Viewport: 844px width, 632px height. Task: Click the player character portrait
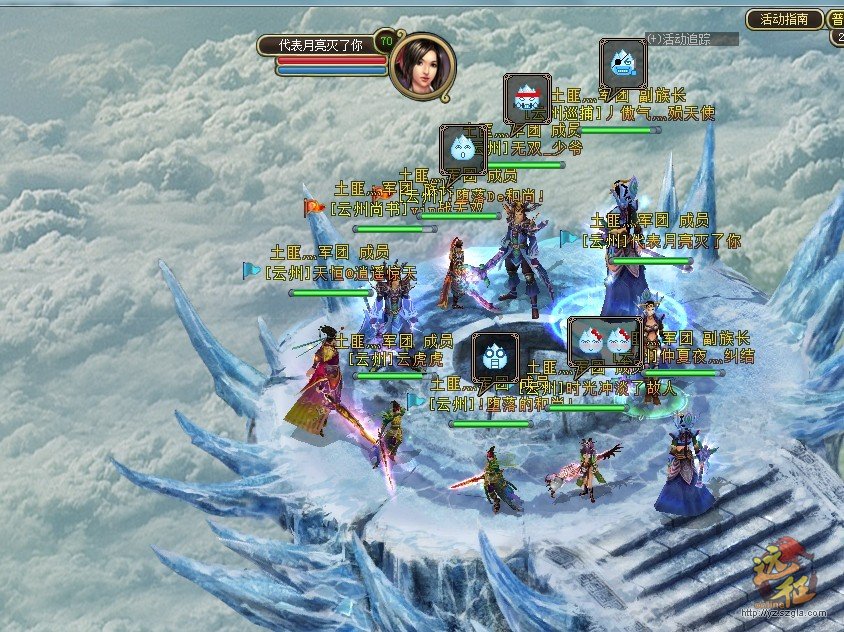point(422,67)
